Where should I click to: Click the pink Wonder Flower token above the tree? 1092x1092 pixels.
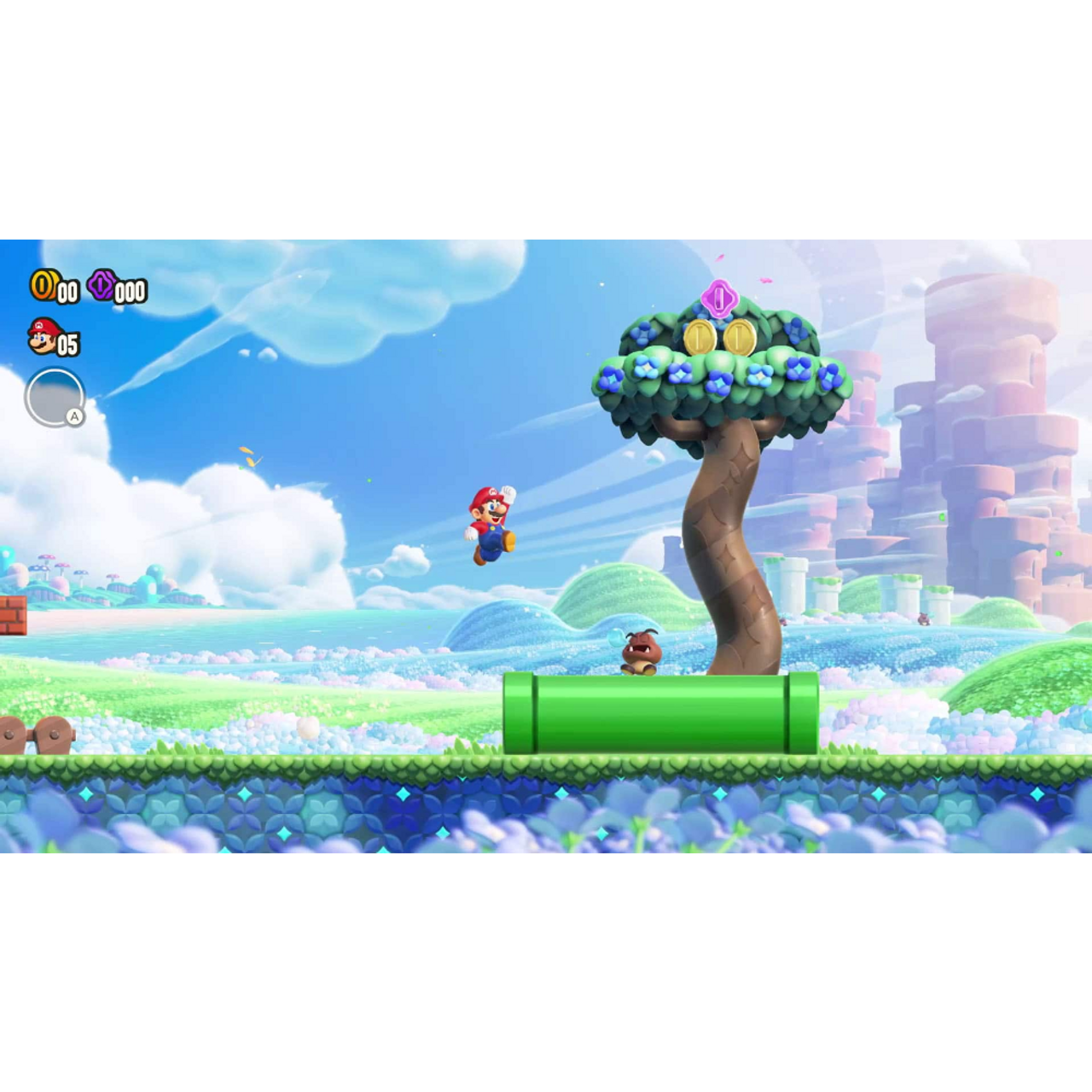pos(719,299)
